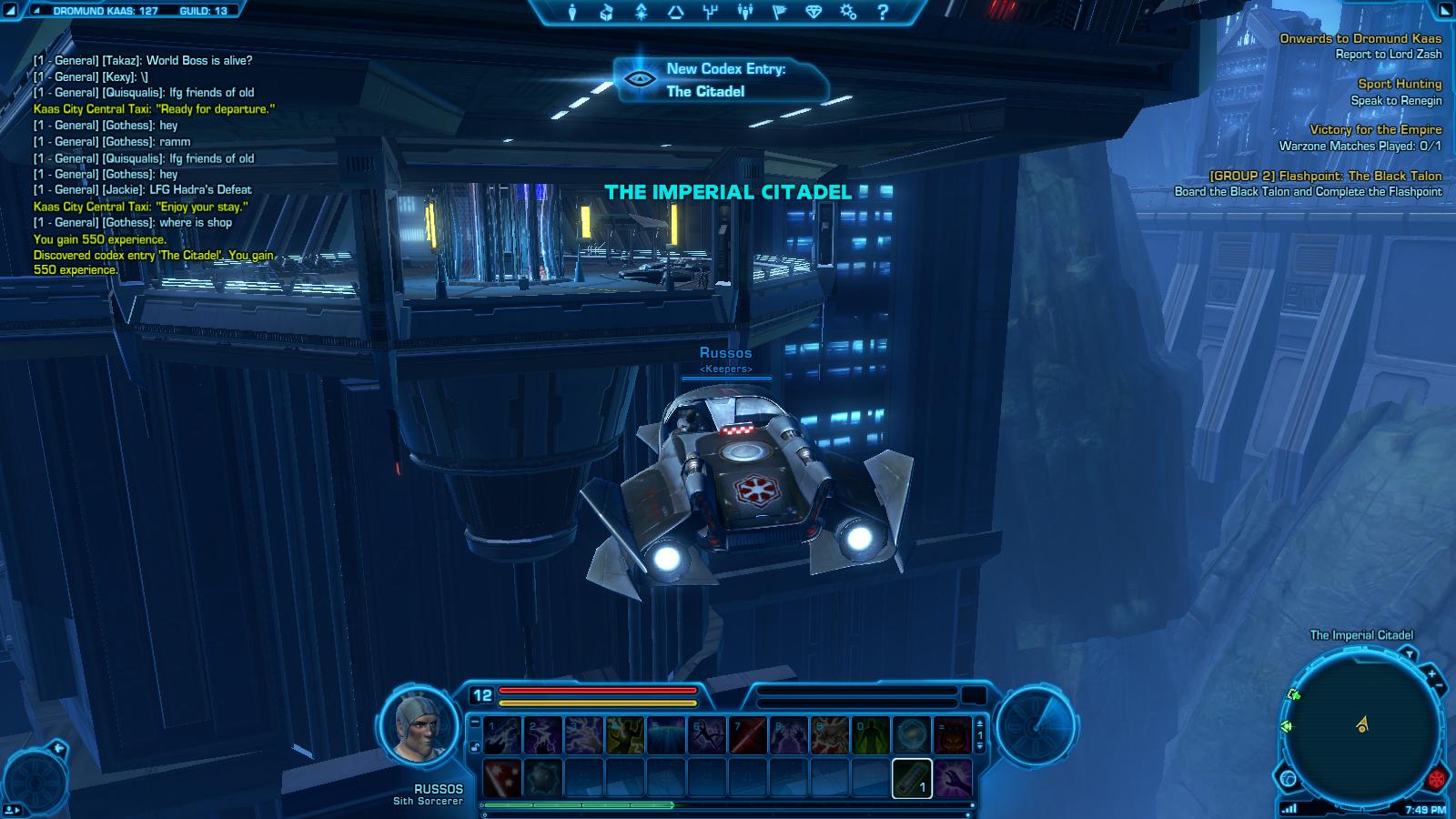The image size is (1456, 819).
Task: Toggle the hotbar lock icon
Action: tap(475, 748)
